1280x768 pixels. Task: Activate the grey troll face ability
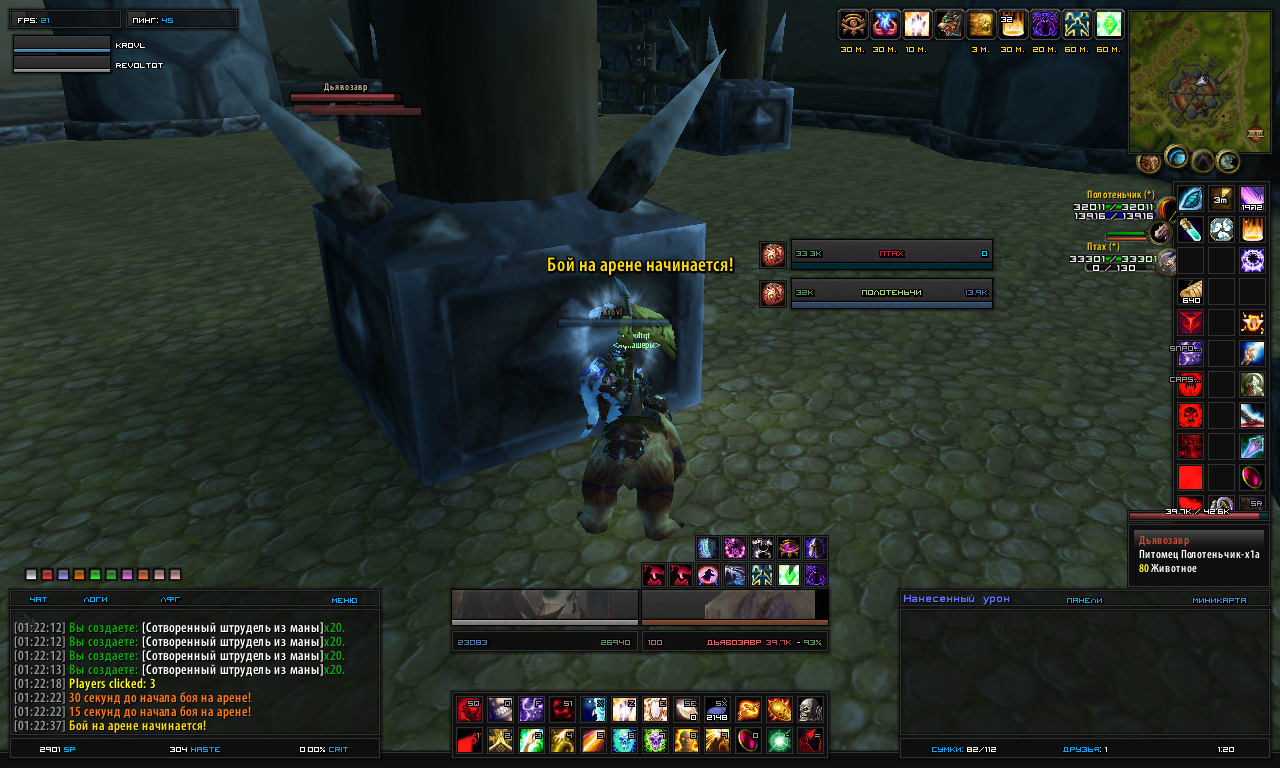[x=810, y=709]
